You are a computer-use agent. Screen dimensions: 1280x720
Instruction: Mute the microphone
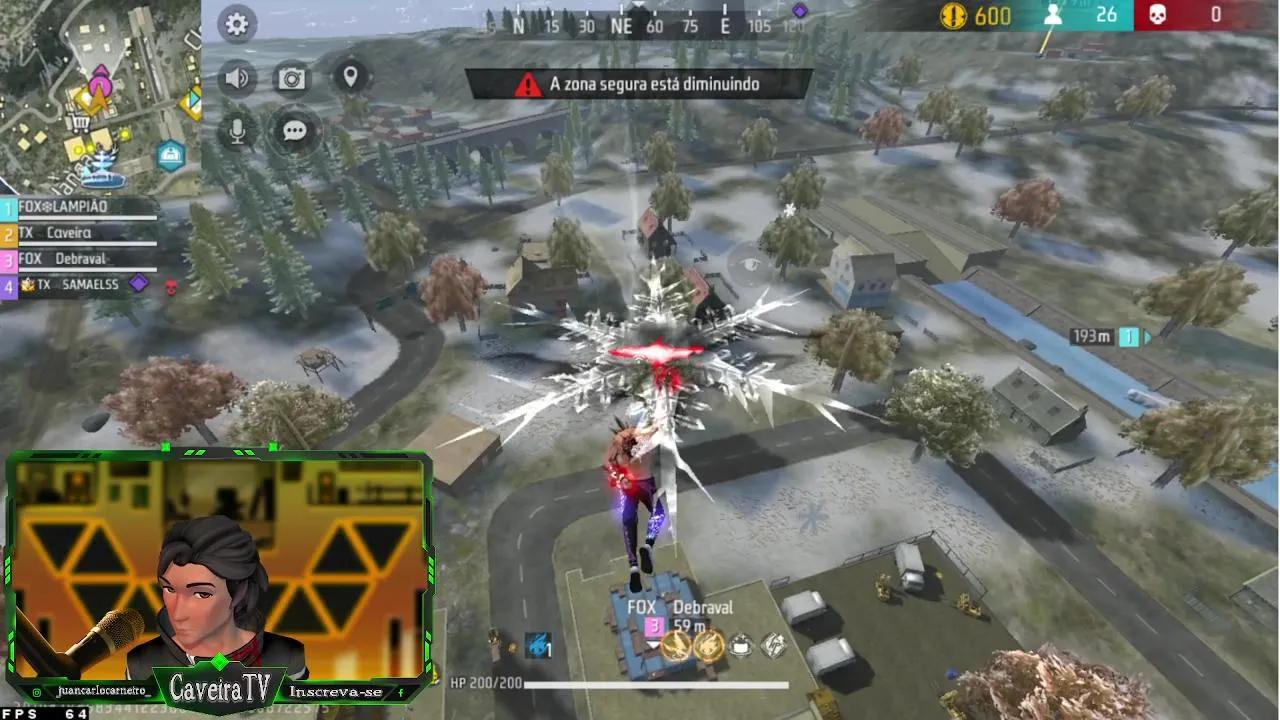pyautogui.click(x=236, y=130)
